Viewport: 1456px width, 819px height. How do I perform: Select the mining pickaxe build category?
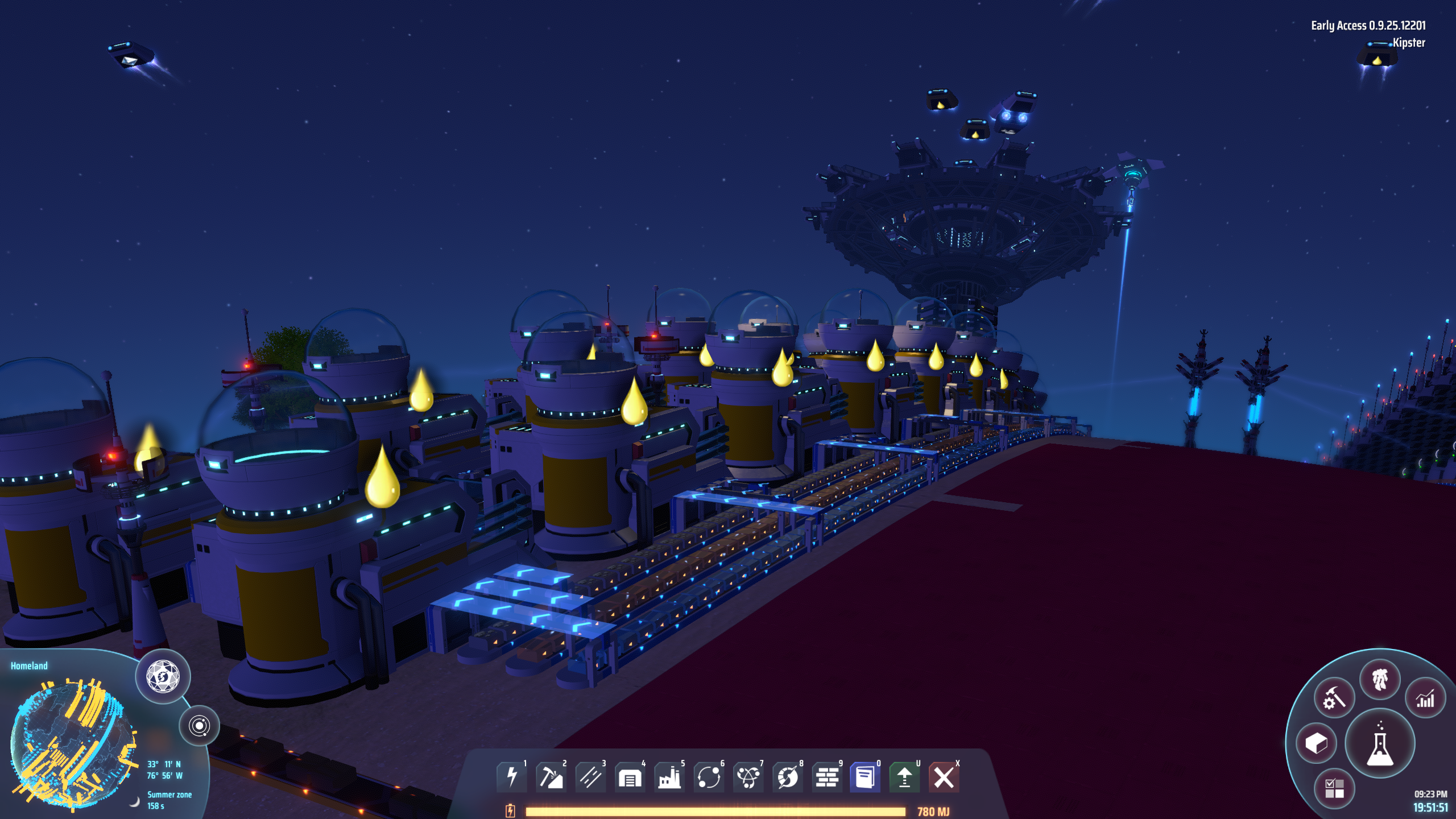[x=551, y=776]
